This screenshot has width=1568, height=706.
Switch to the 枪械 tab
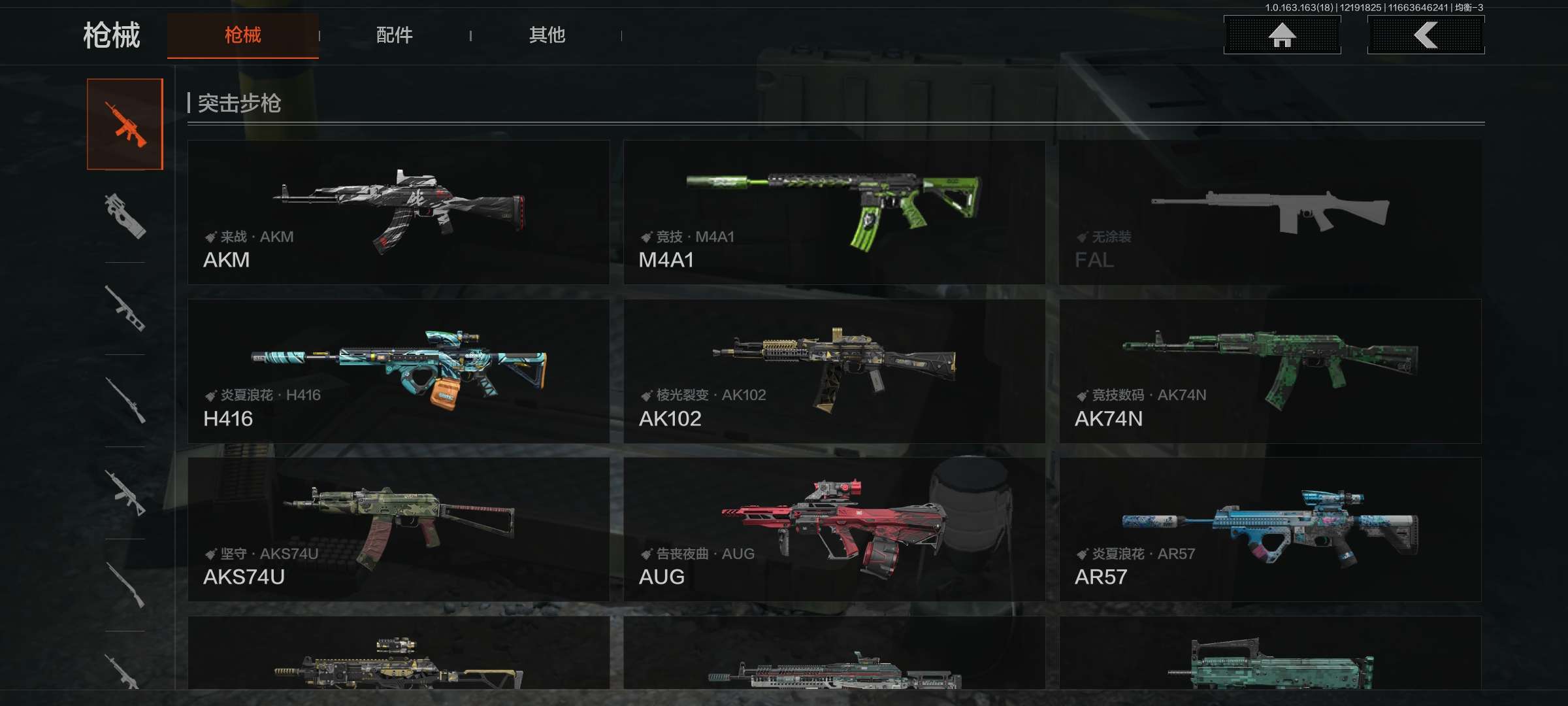coord(242,35)
